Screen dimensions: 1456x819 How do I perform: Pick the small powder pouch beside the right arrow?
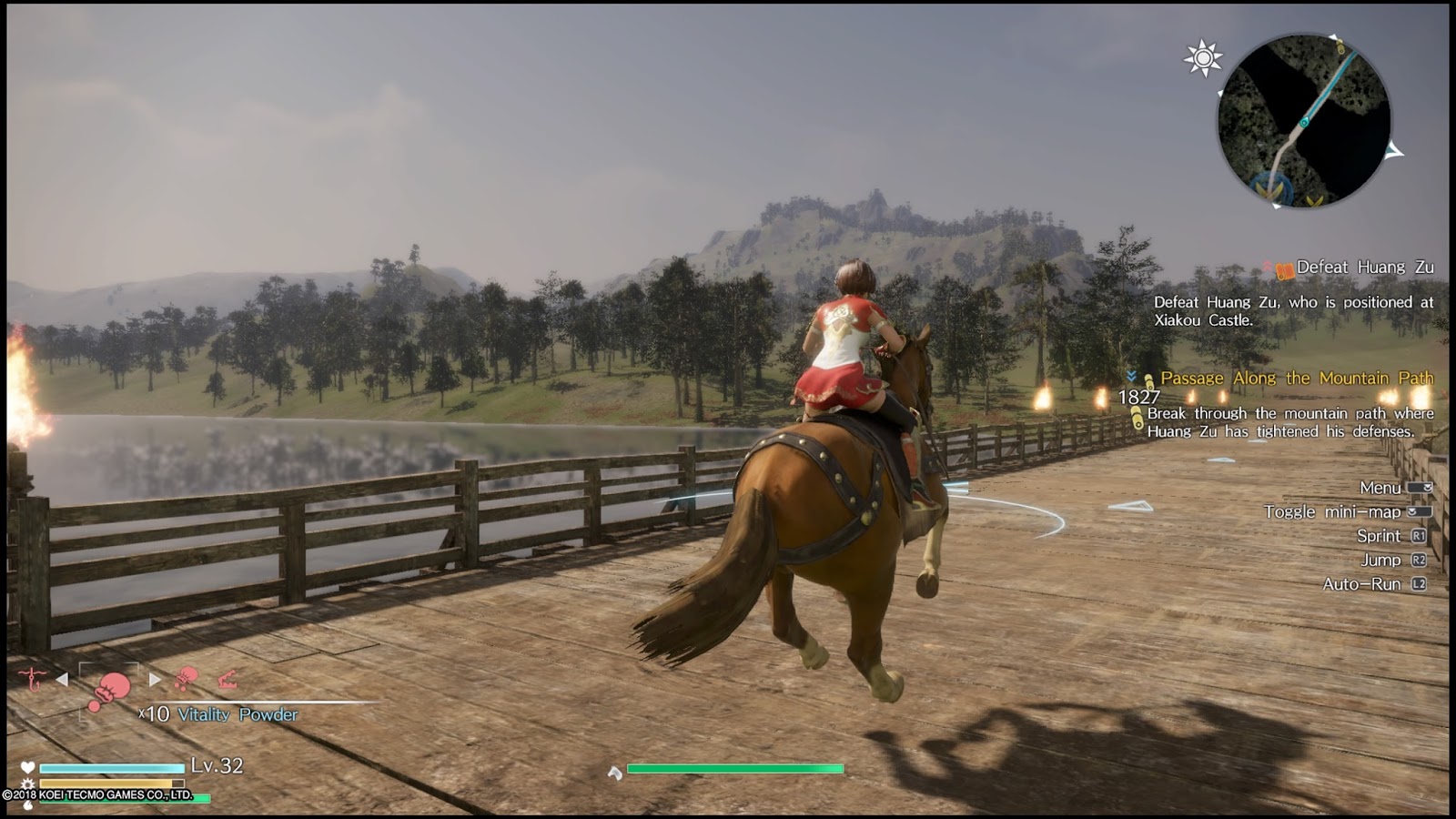[187, 678]
